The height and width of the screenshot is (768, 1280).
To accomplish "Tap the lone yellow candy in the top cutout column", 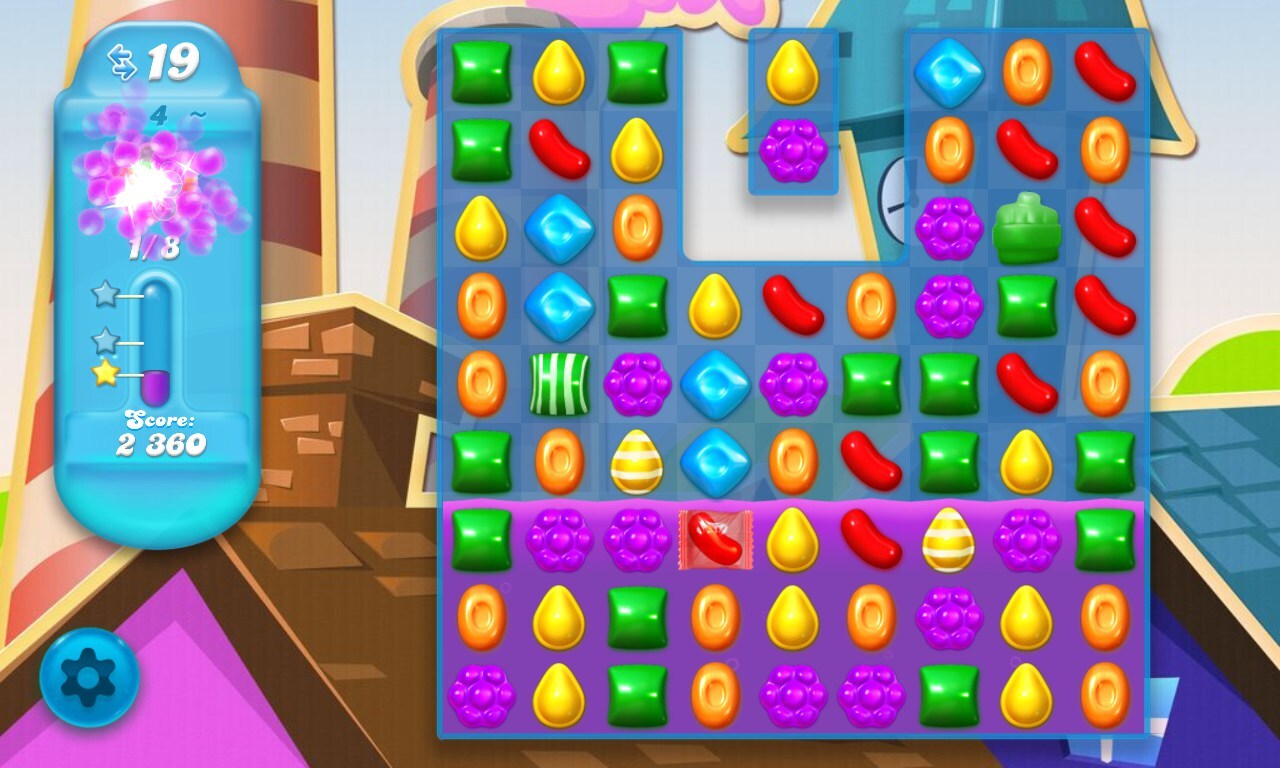I will tap(791, 72).
